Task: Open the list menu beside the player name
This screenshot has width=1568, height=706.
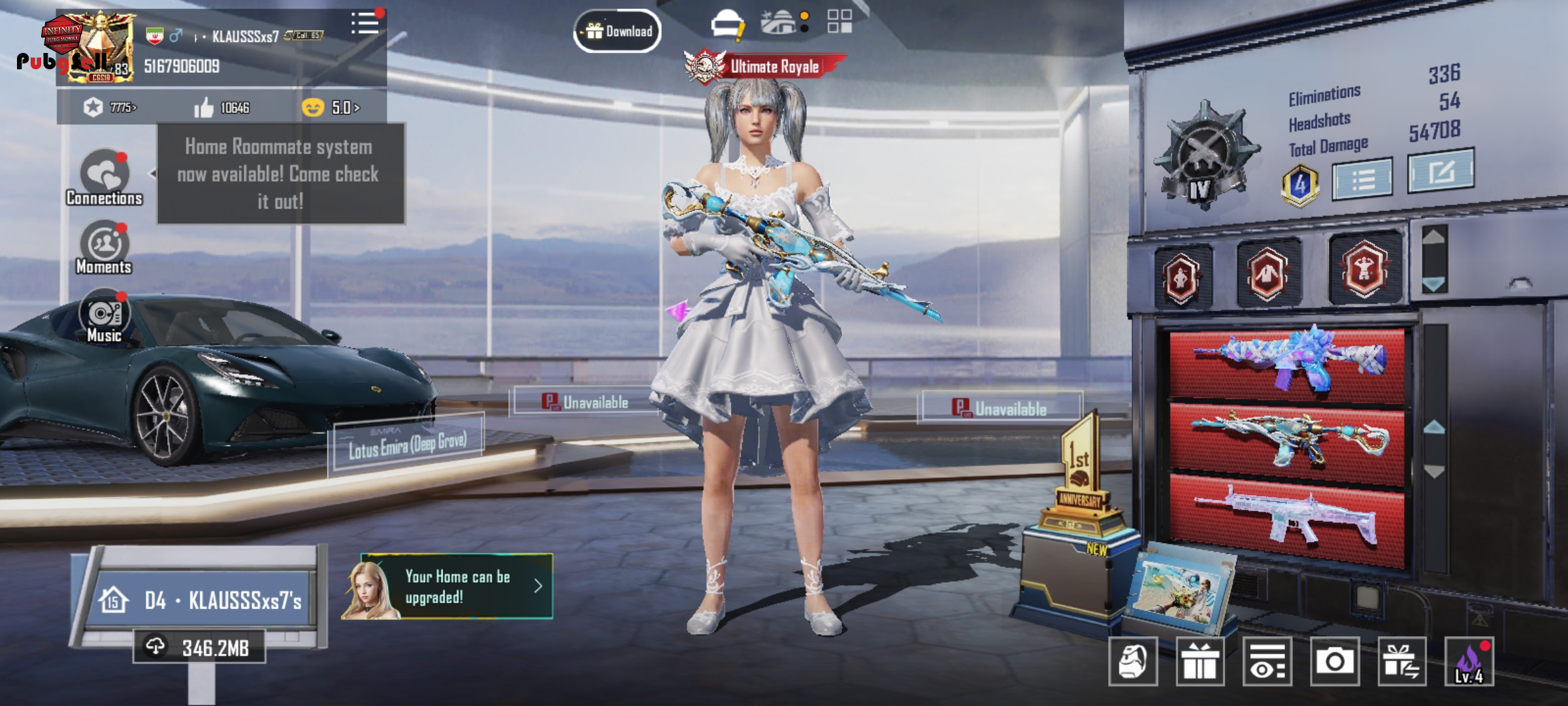Action: coord(365,24)
